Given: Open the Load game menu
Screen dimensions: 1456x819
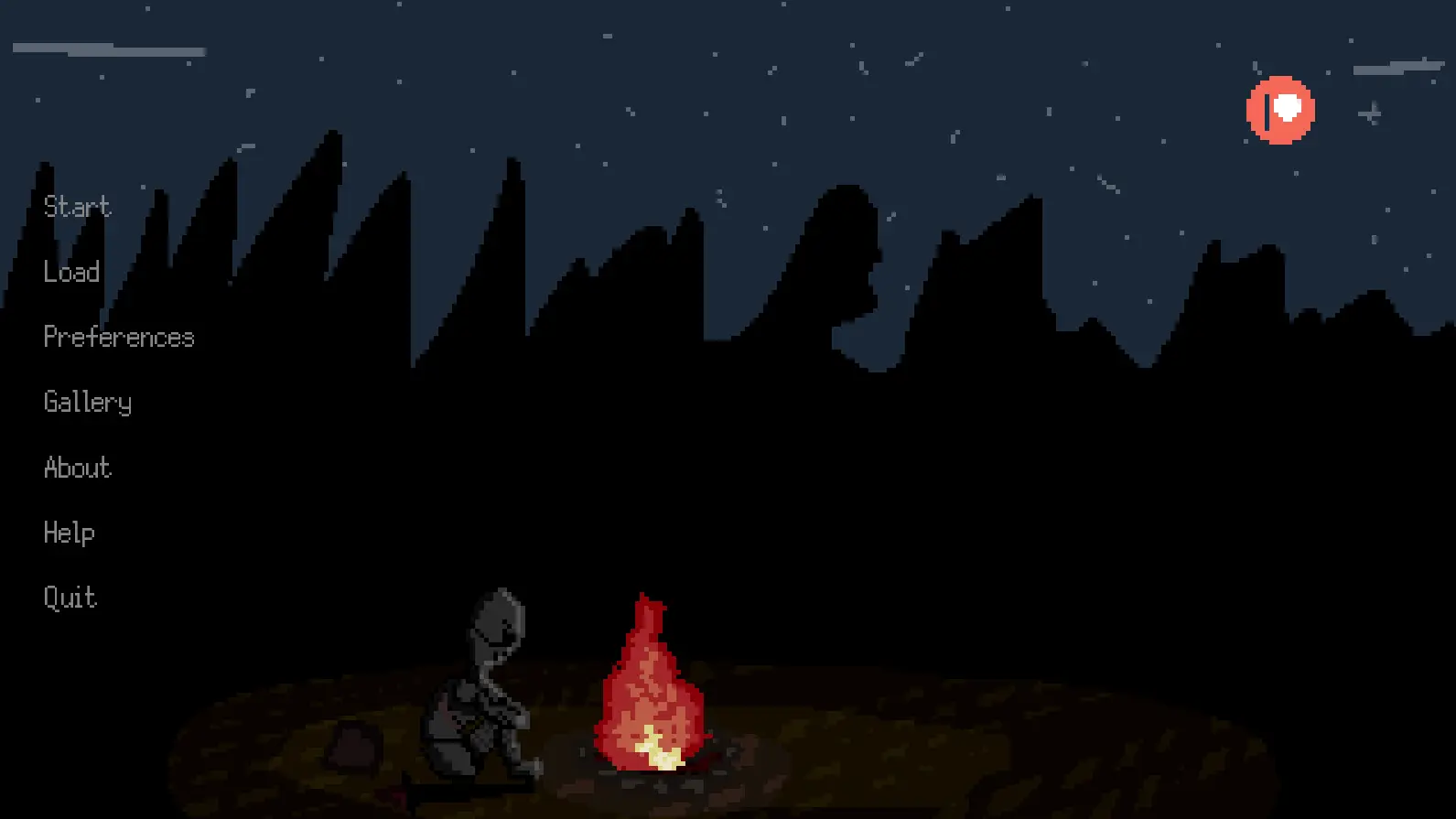Looking at the screenshot, I should click(x=72, y=272).
